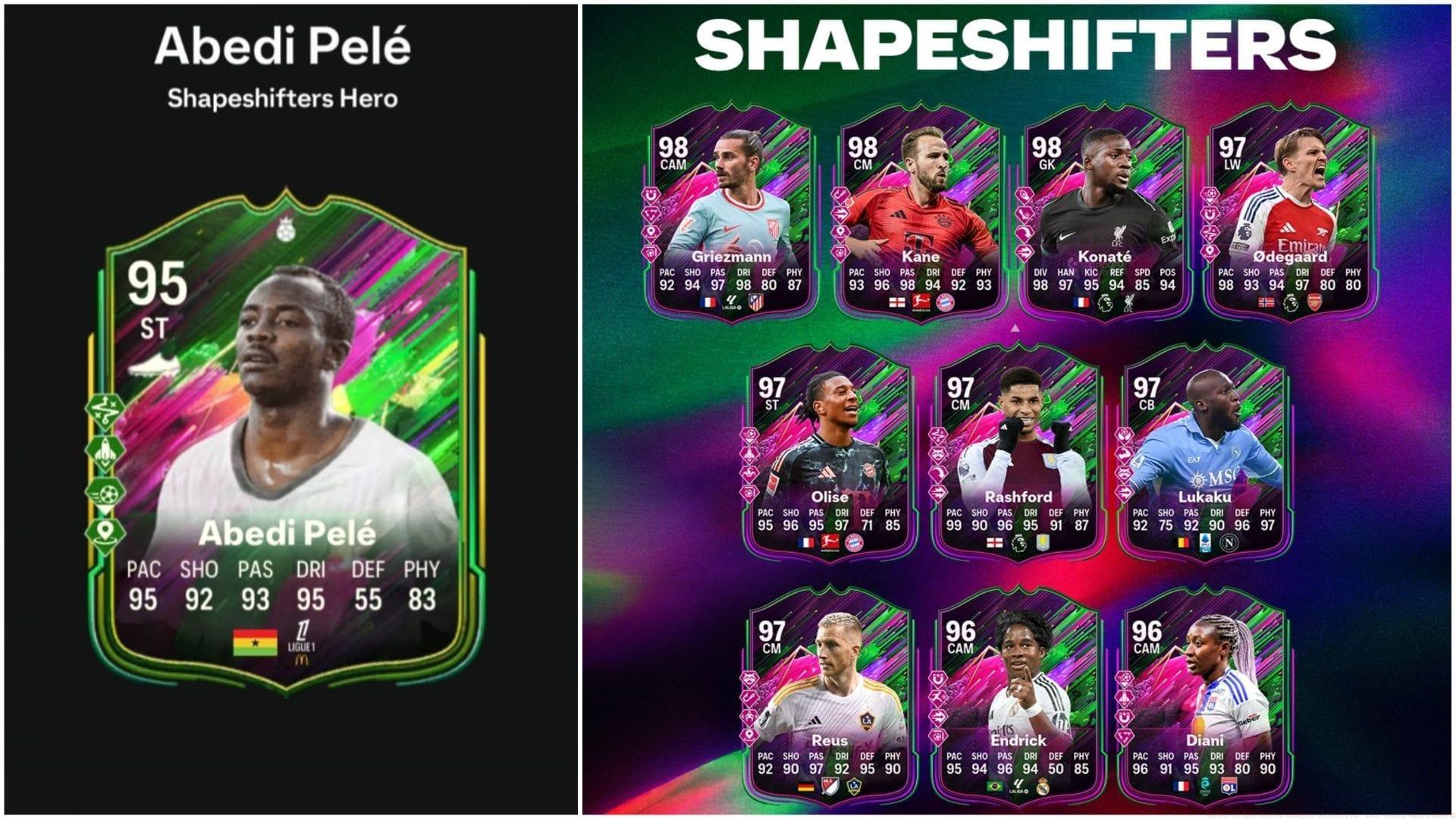Select the Real Madrid crest on Endrick's card
This screenshot has width=1456, height=819.
pos(1043,787)
